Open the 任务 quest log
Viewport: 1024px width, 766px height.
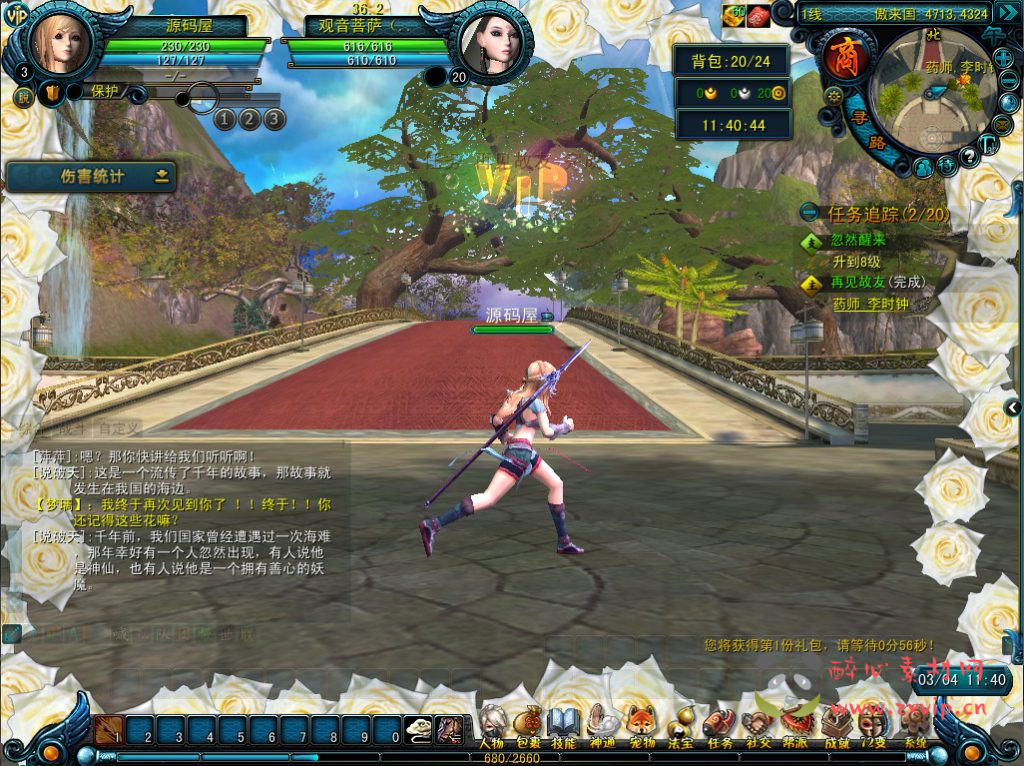pyautogui.click(x=718, y=724)
